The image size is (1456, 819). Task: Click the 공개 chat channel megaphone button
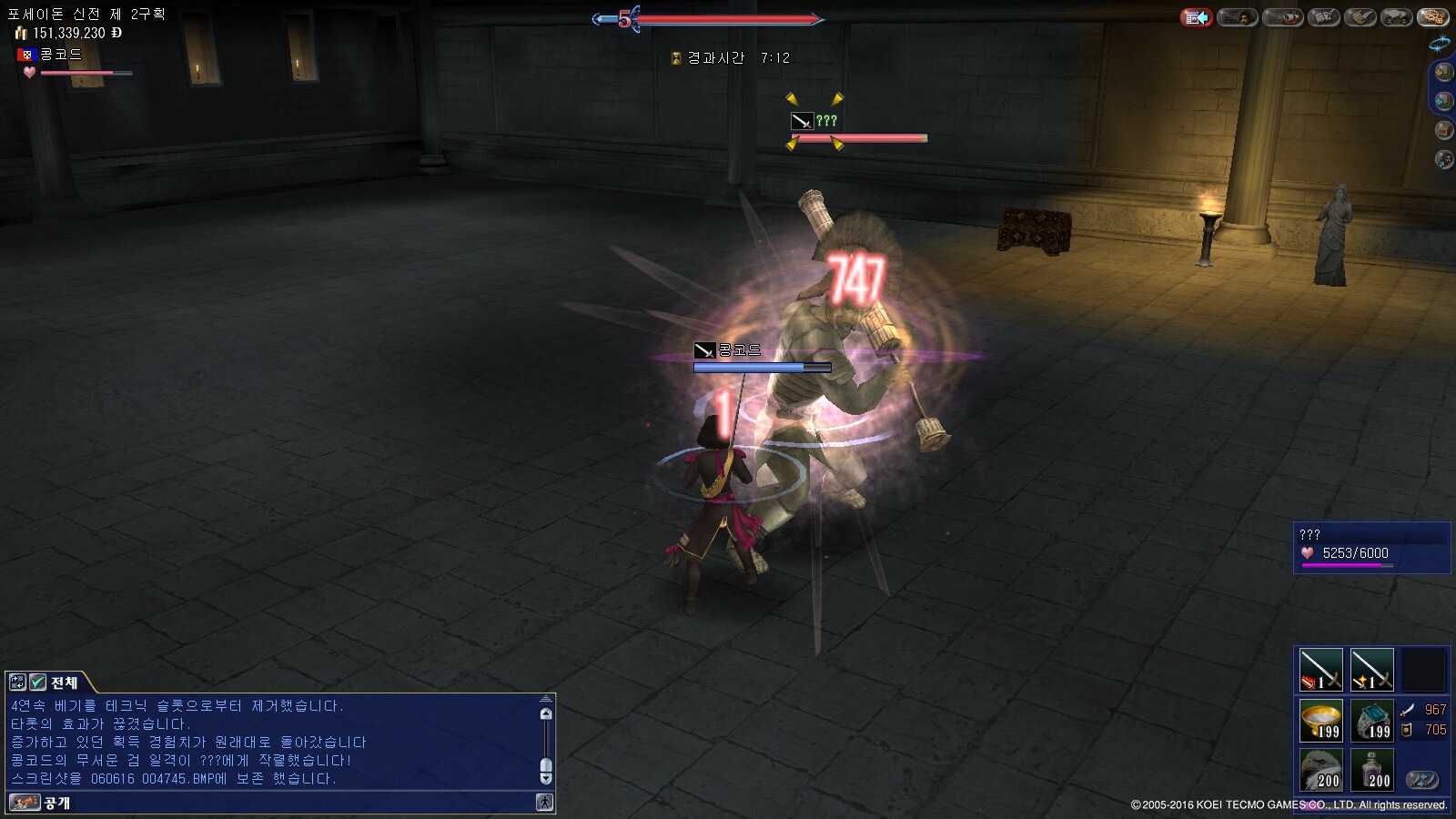25,803
